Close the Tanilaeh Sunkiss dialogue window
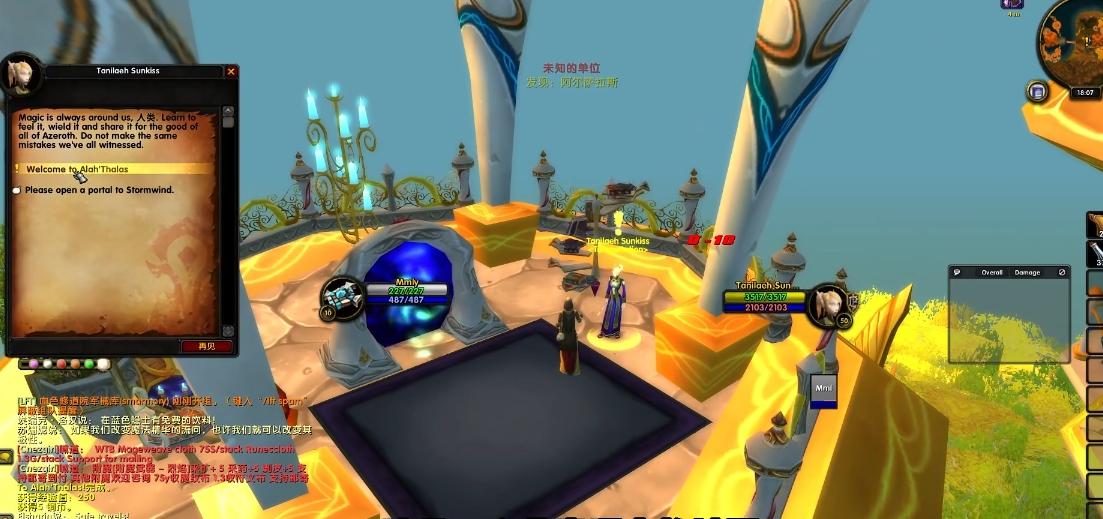Image resolution: width=1103 pixels, height=519 pixels. [x=231, y=72]
